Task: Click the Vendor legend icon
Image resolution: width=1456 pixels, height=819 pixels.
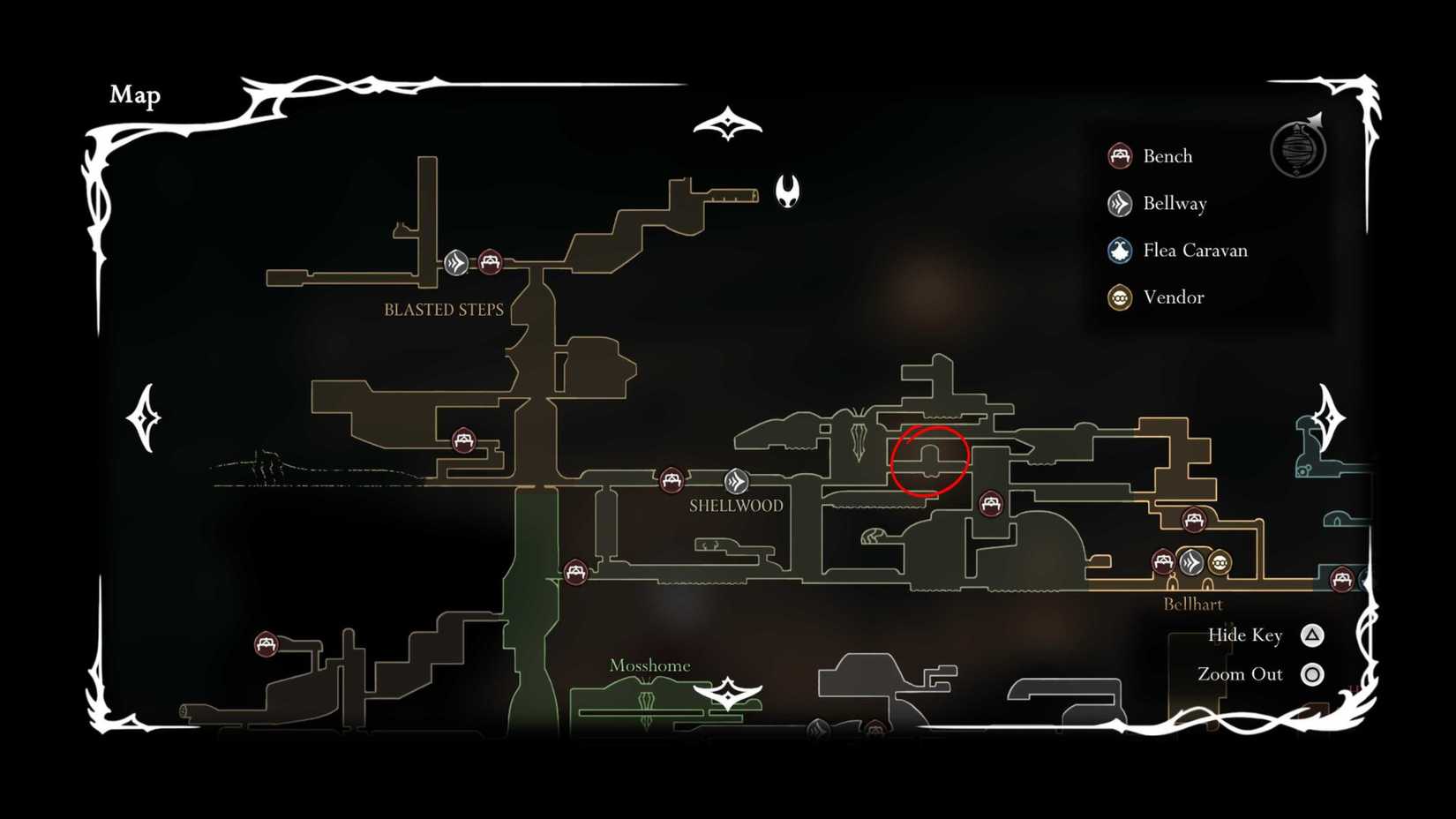Action: pyautogui.click(x=1120, y=297)
